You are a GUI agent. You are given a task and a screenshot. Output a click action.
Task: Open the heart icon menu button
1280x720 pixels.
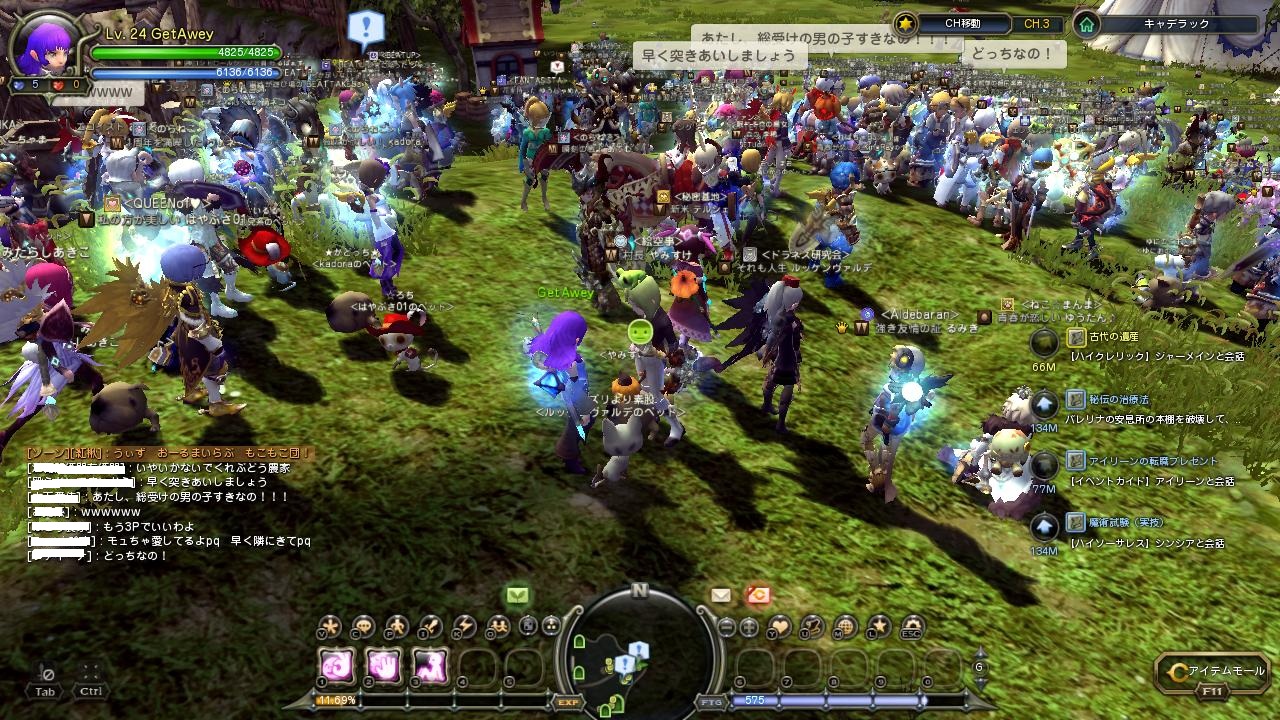point(779,627)
